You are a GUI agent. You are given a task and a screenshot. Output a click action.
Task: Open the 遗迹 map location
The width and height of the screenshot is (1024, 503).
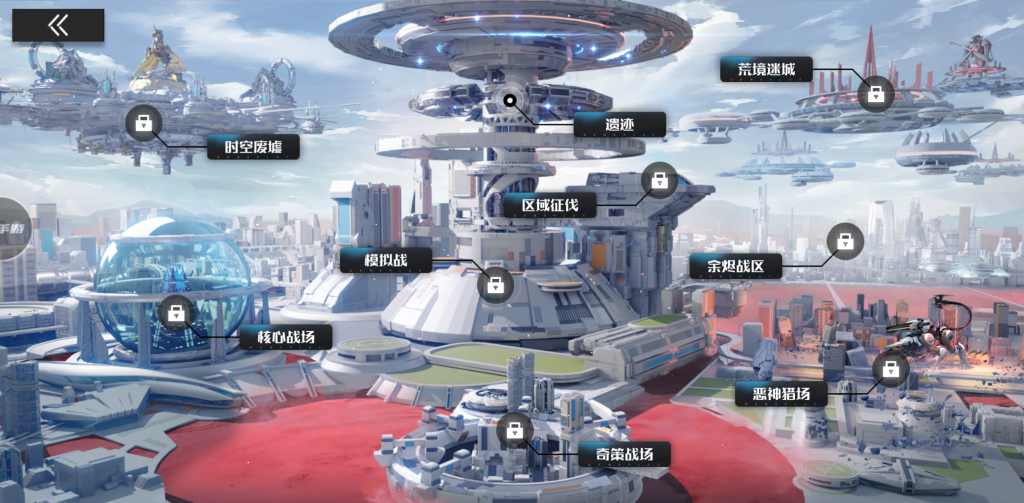pyautogui.click(x=620, y=125)
